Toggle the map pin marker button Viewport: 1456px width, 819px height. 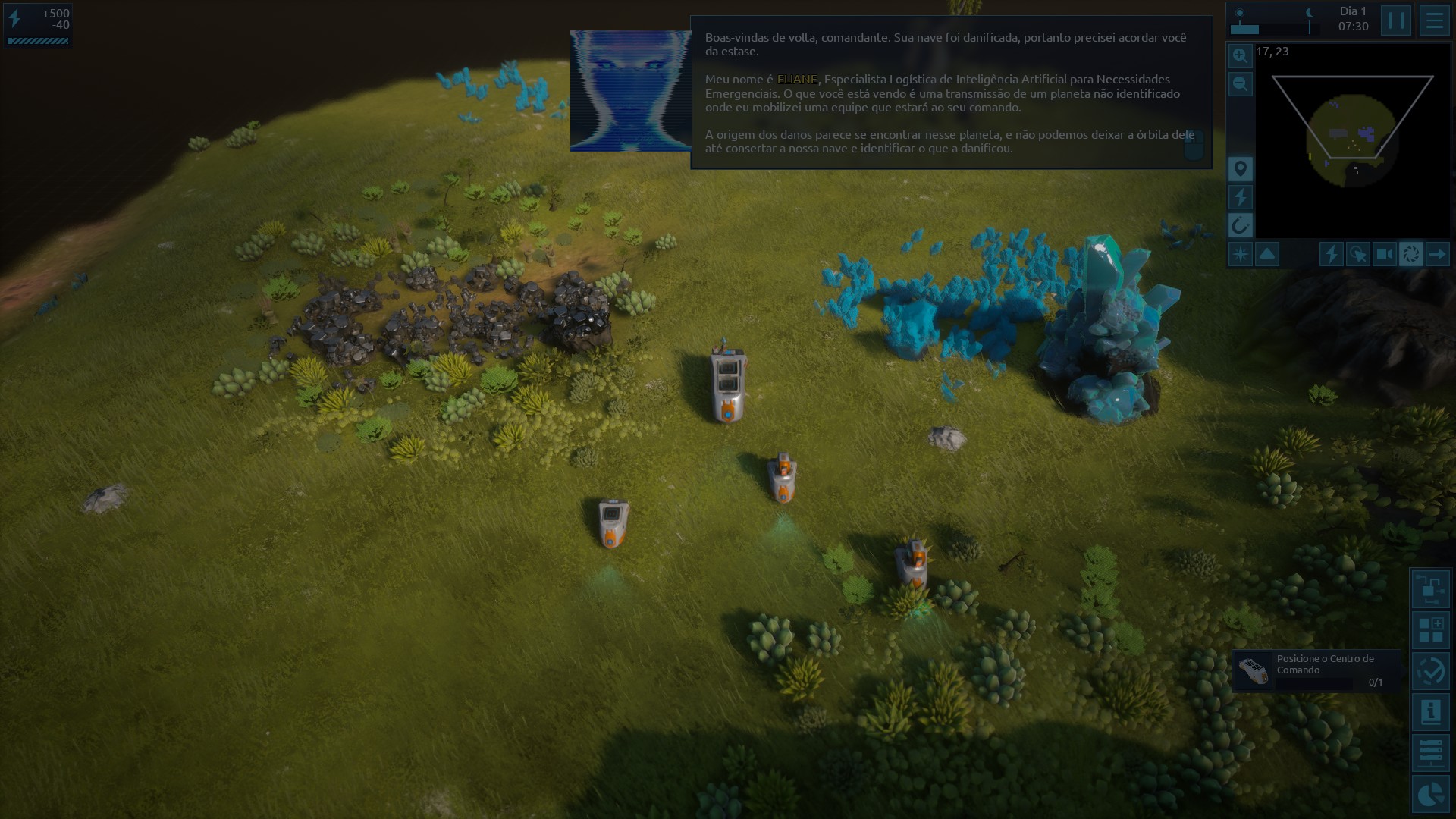(1240, 168)
